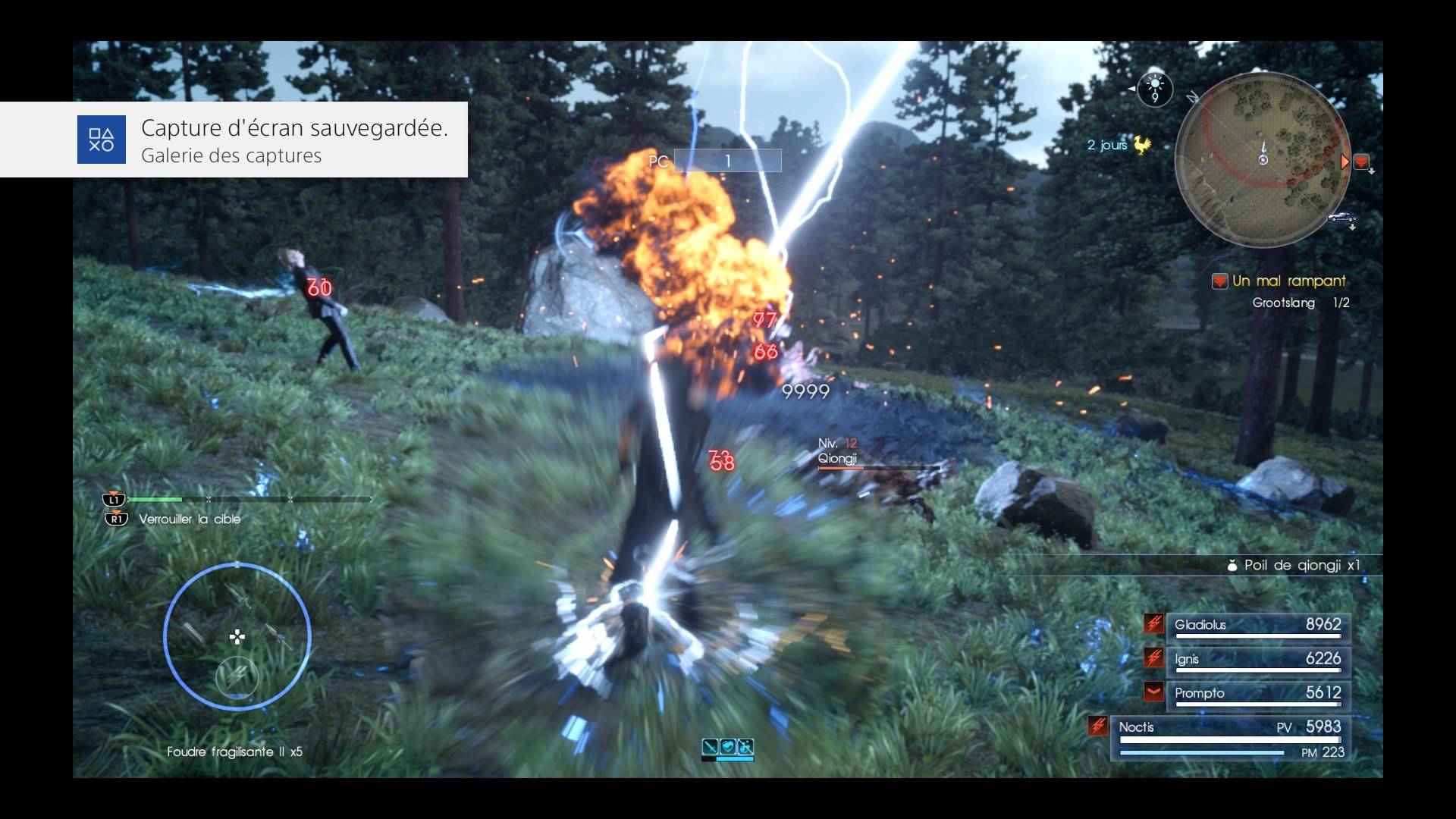Screen dimensions: 1456x819
Task: Click the PlayStation capture gallery icon
Action: tap(101, 140)
